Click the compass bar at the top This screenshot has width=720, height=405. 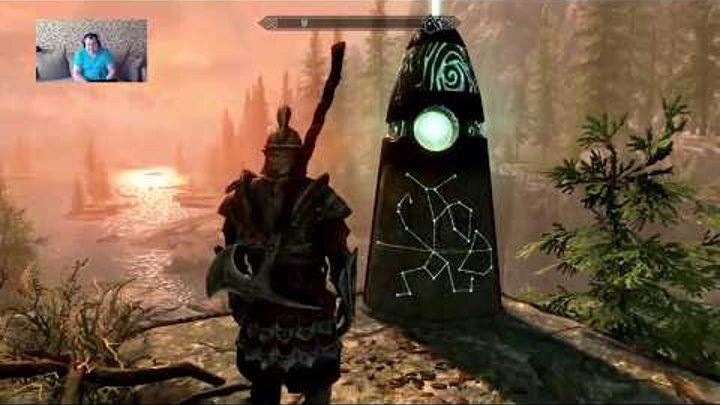click(359, 22)
